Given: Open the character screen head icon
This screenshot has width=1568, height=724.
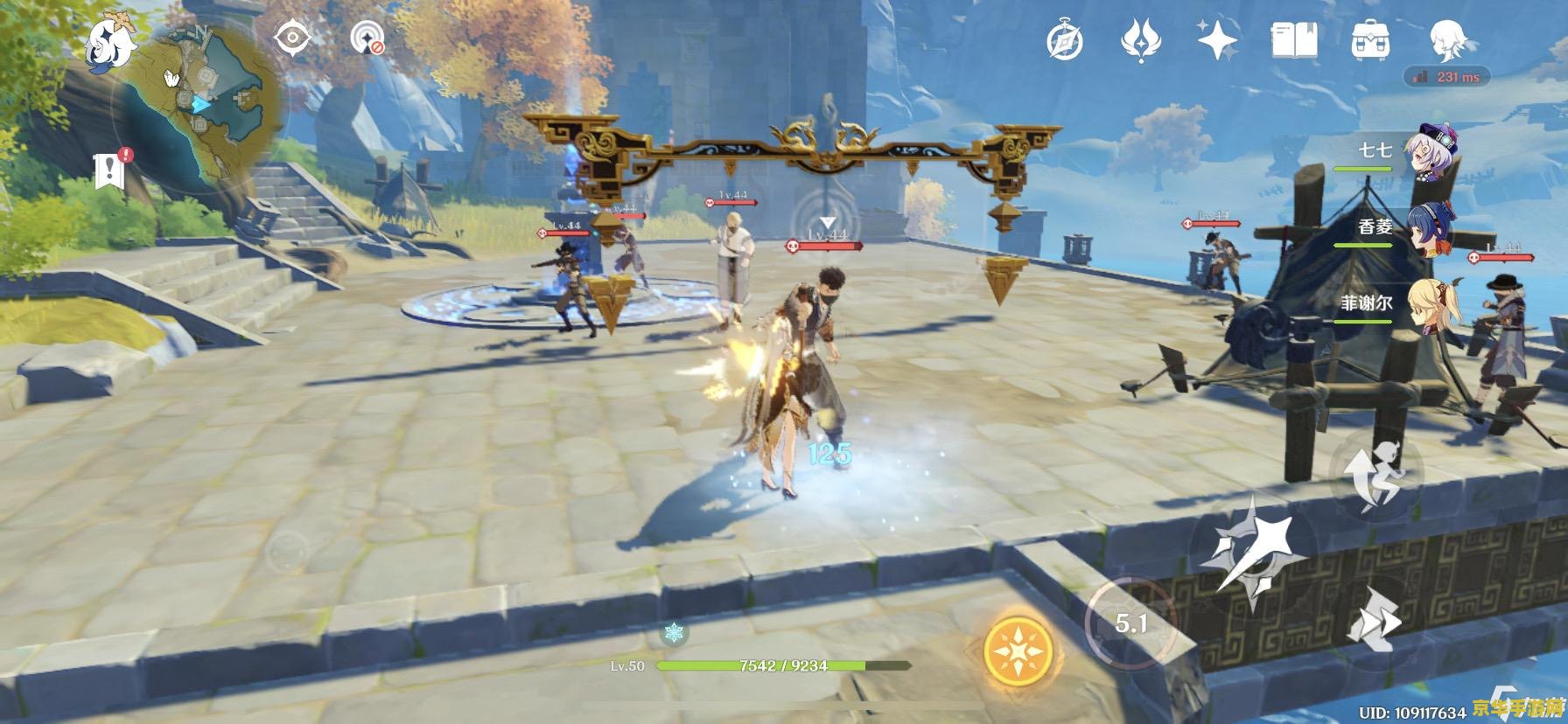Looking at the screenshot, I should click(x=1450, y=40).
